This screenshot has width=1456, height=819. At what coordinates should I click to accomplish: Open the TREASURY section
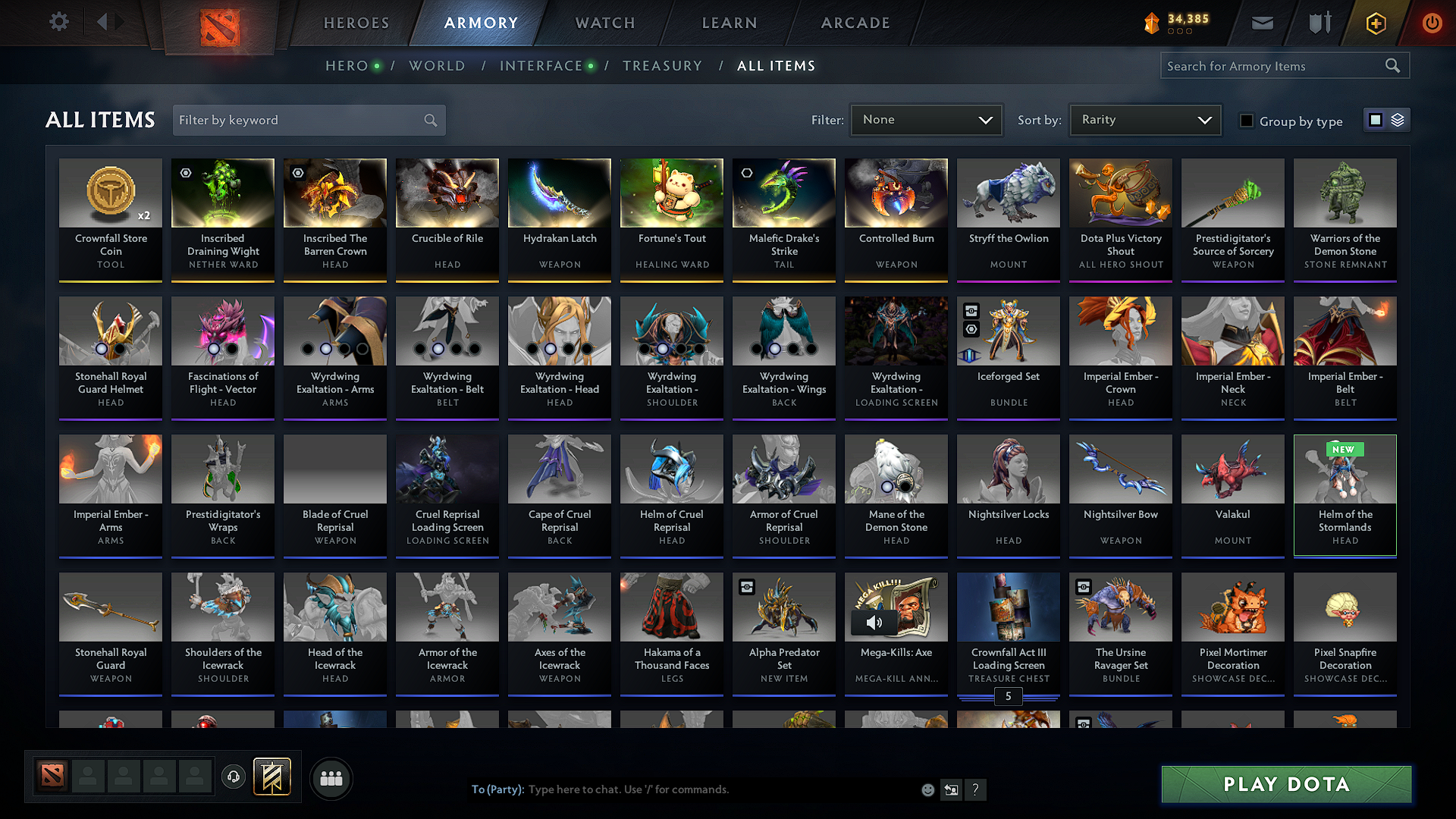coord(662,66)
